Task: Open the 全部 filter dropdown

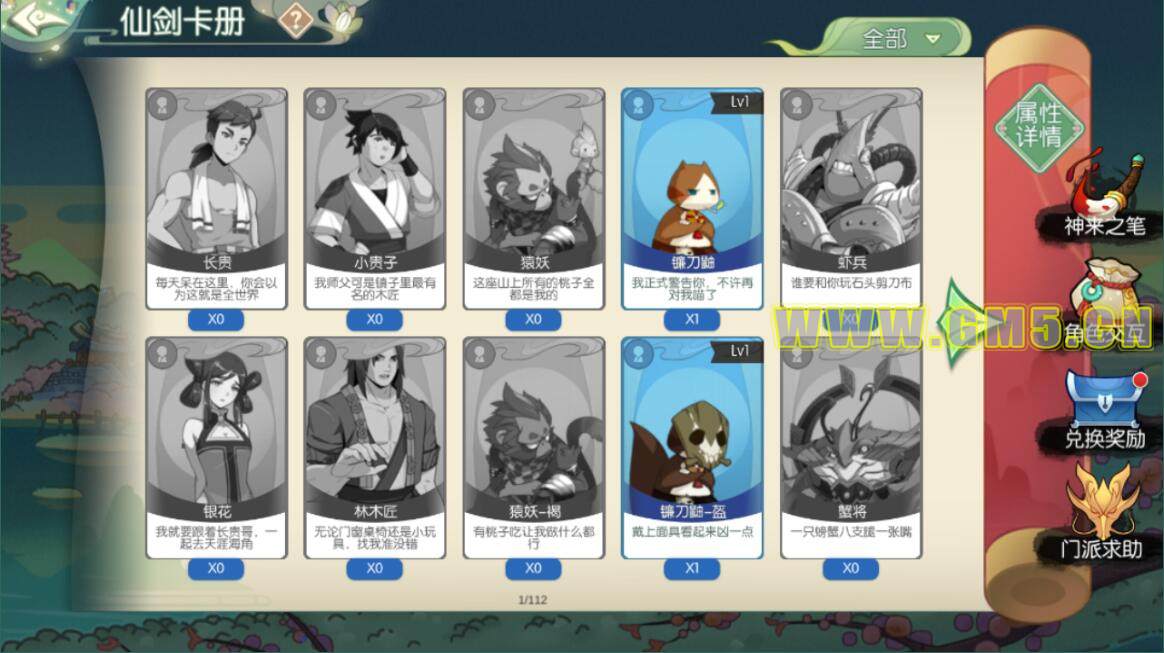Action: point(902,39)
